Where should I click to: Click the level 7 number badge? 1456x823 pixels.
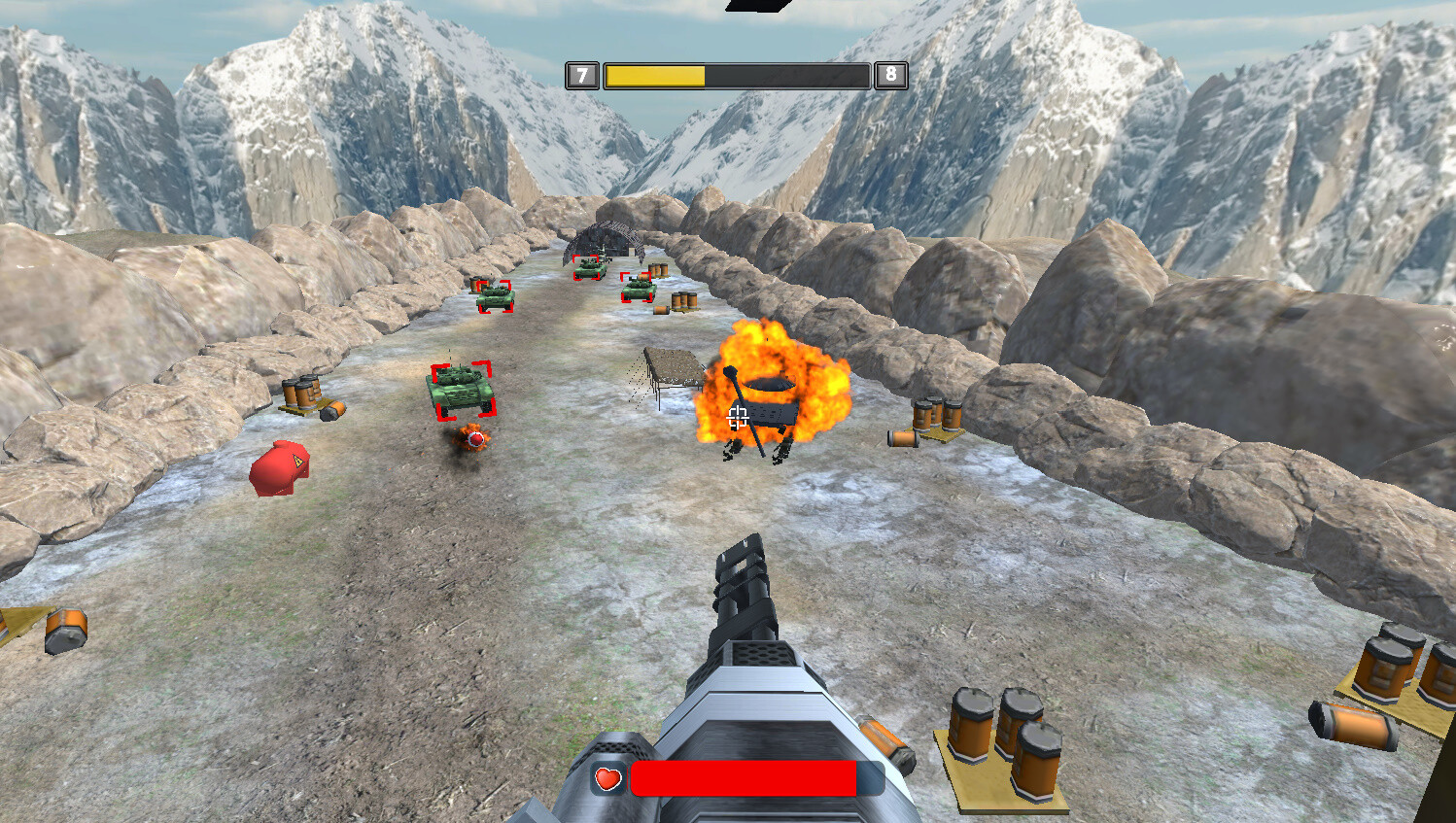[x=582, y=74]
